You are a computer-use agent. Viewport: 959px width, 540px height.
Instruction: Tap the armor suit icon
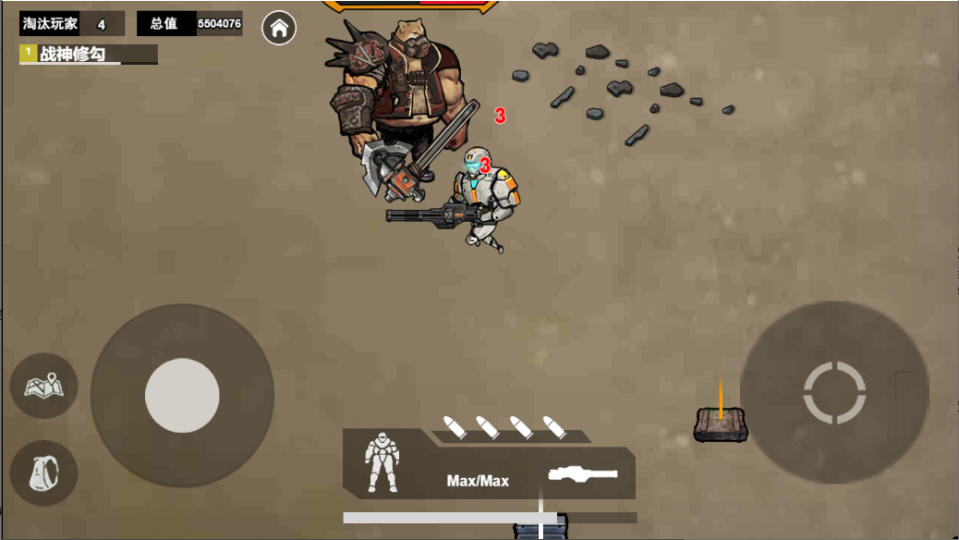(x=381, y=462)
